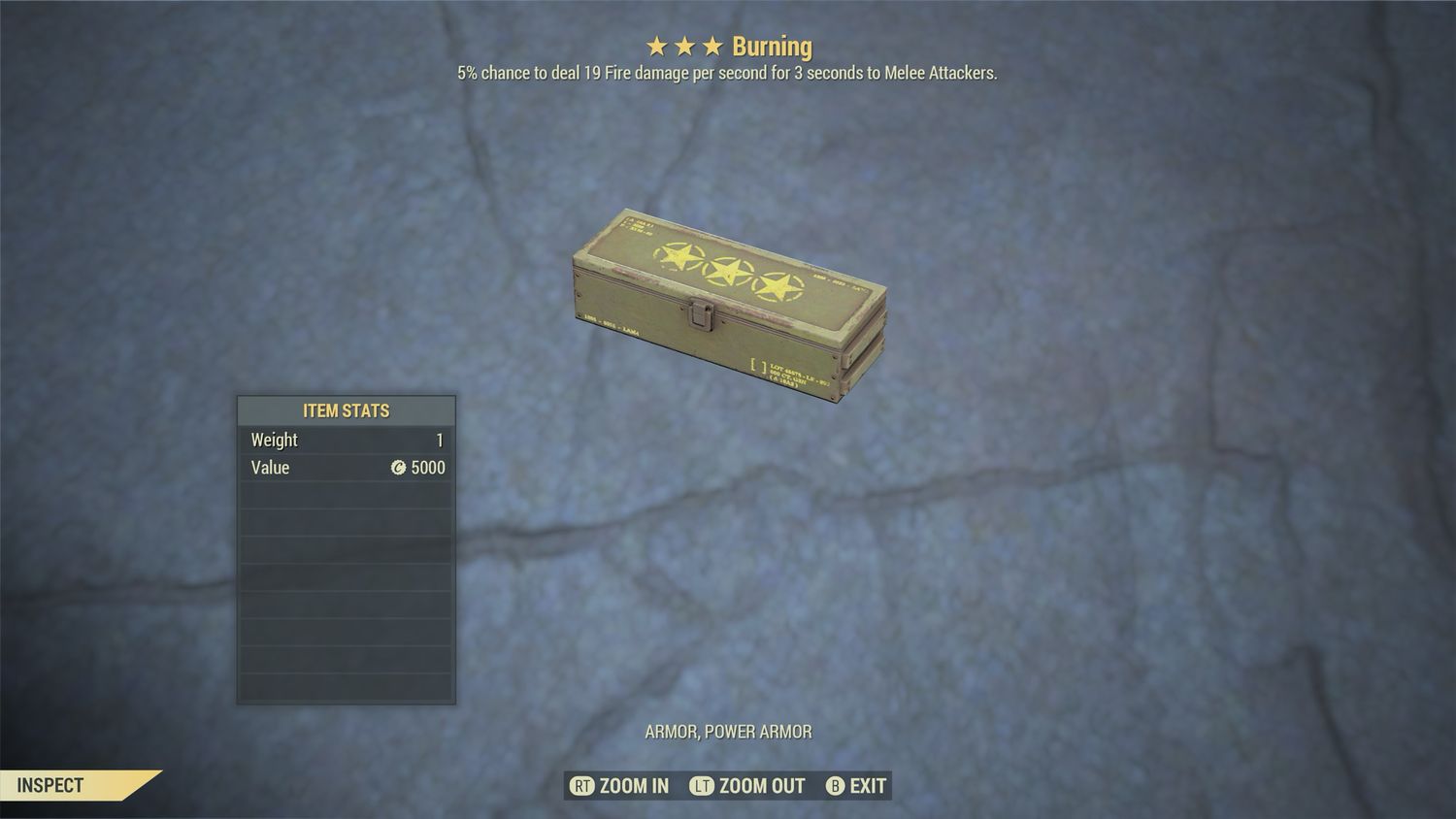Toggle the Value stat row
Screen dimensions: 1456x819
345,468
